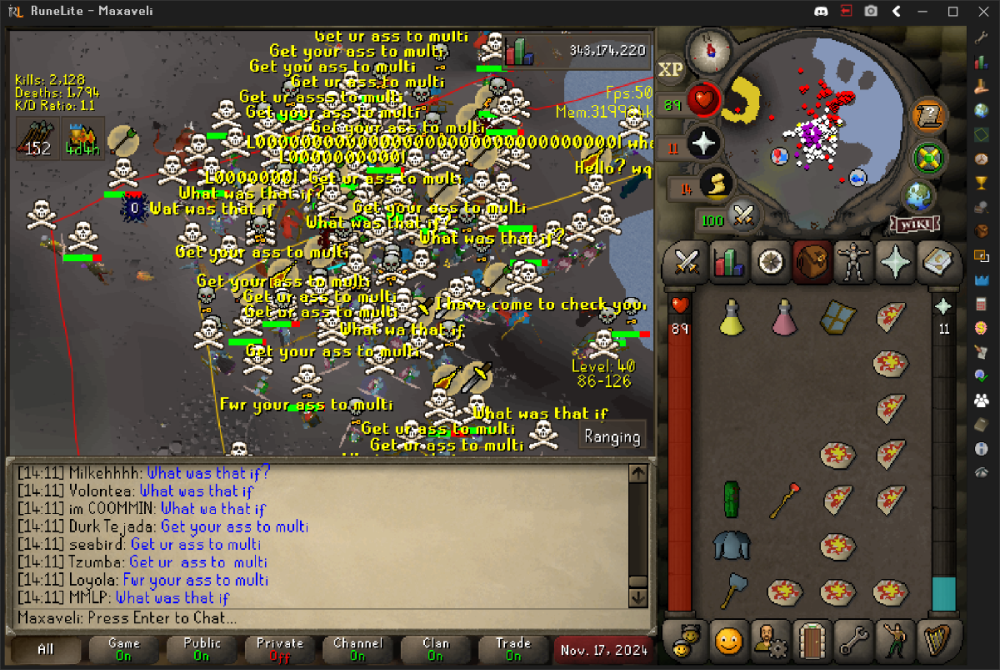1000x670 pixels.
Task: Open the Clan chat tab
Action: (x=436, y=649)
